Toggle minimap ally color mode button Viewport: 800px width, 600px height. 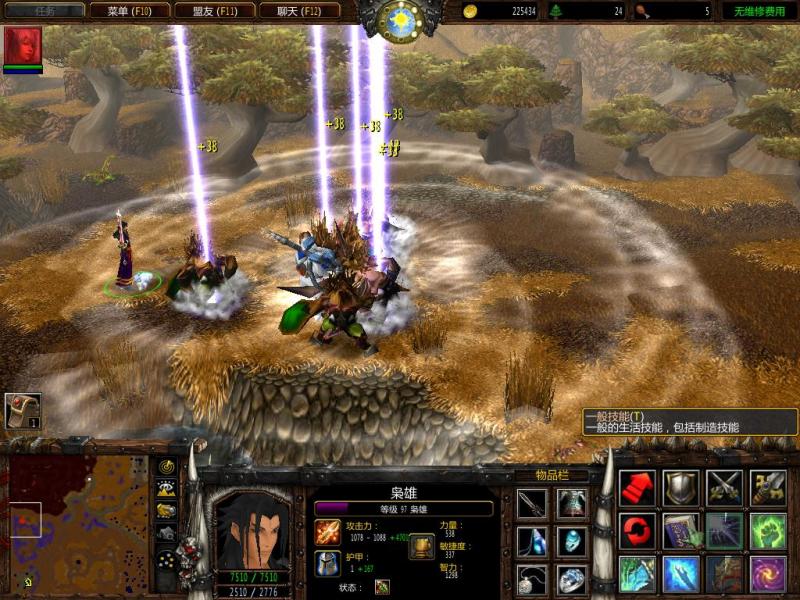[166, 510]
